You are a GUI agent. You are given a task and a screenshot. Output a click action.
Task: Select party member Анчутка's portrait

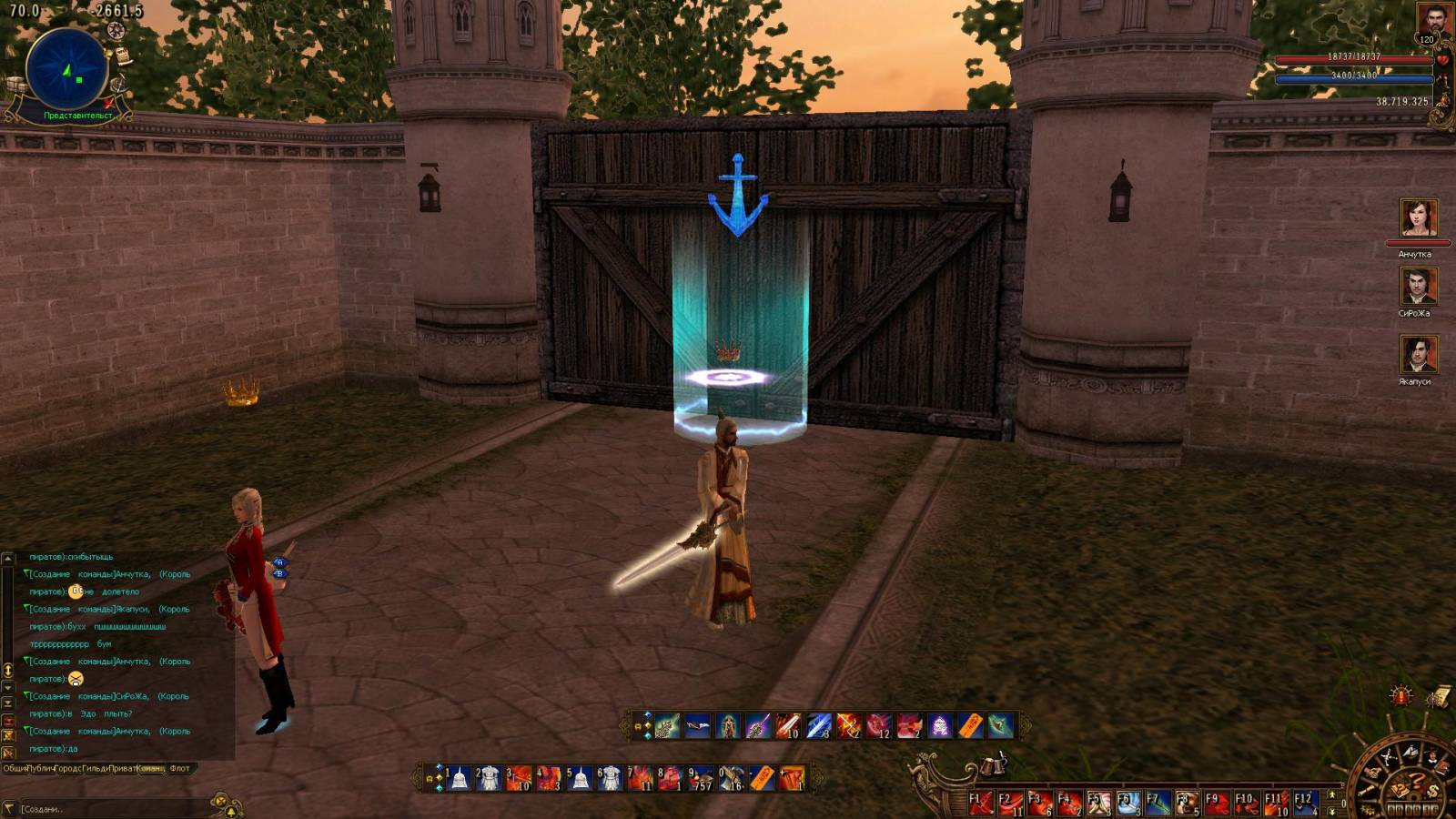coord(1418,219)
